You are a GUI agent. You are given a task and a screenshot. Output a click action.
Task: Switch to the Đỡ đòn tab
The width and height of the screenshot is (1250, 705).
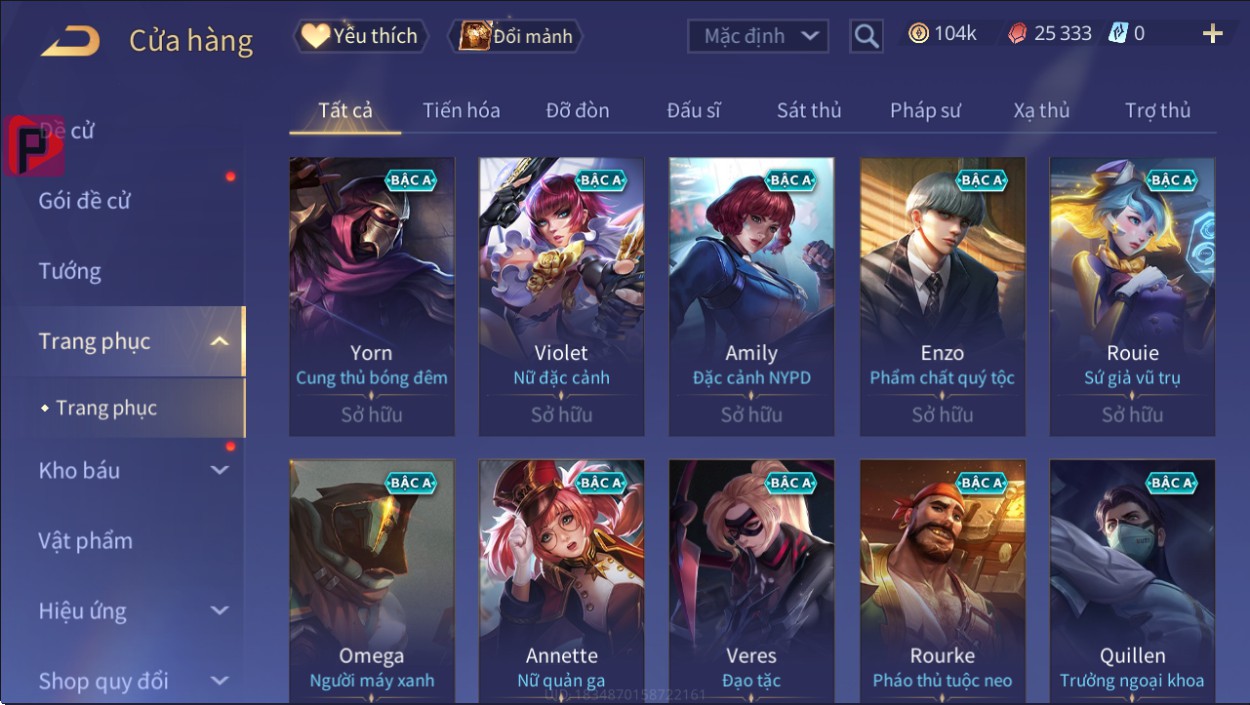point(577,110)
